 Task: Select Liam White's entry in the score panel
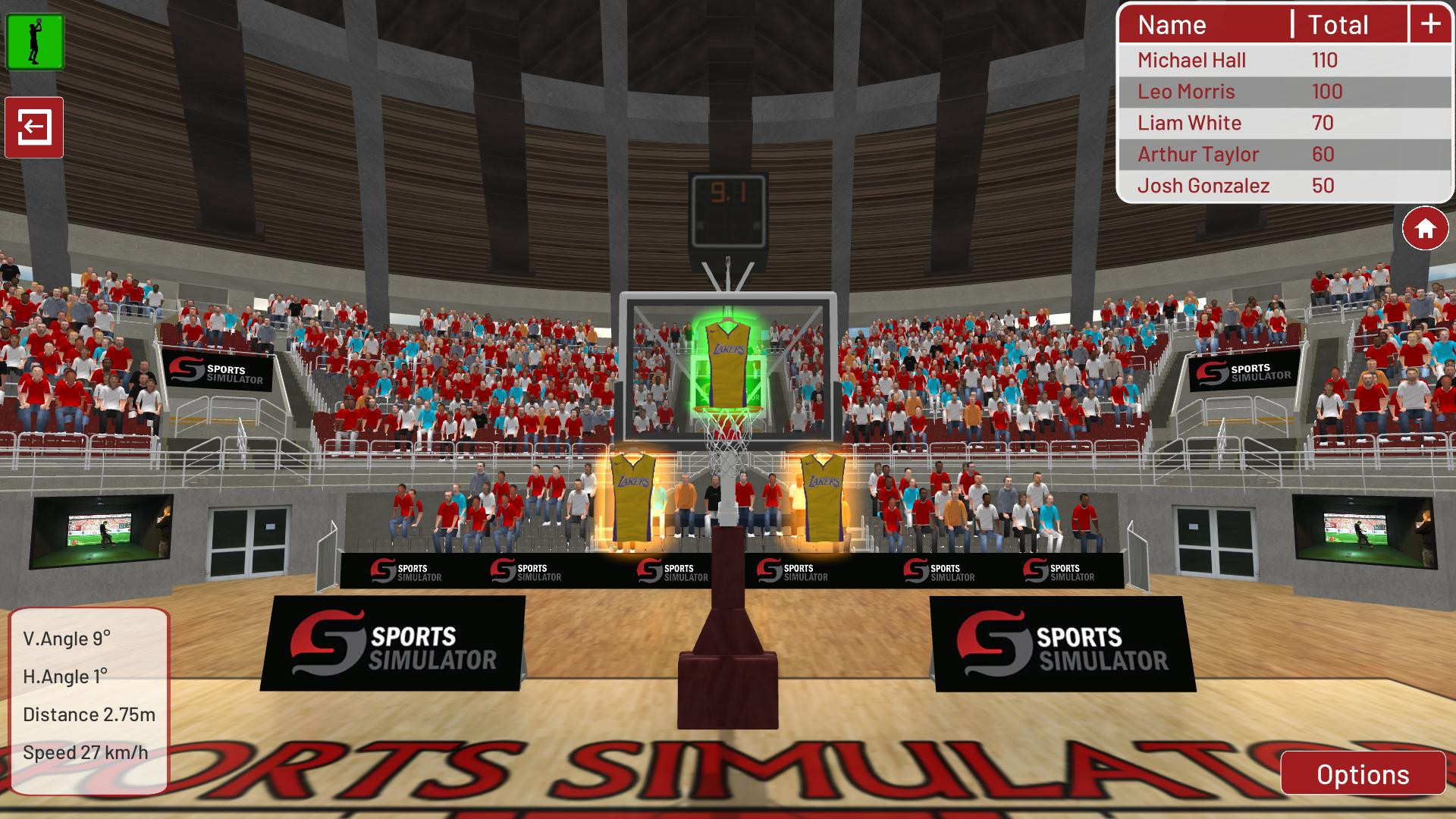[1189, 122]
